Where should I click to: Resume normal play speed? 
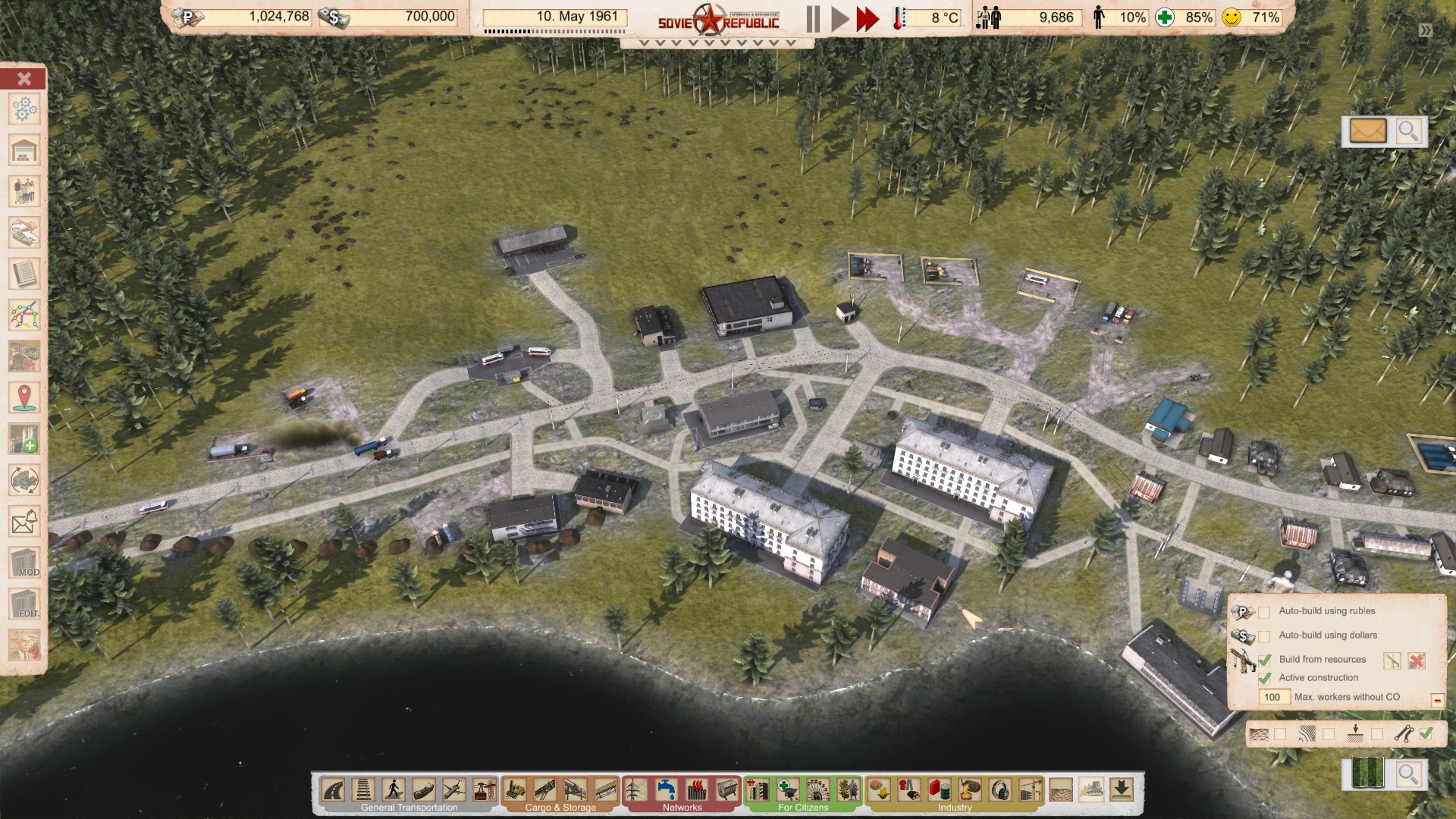click(x=839, y=19)
